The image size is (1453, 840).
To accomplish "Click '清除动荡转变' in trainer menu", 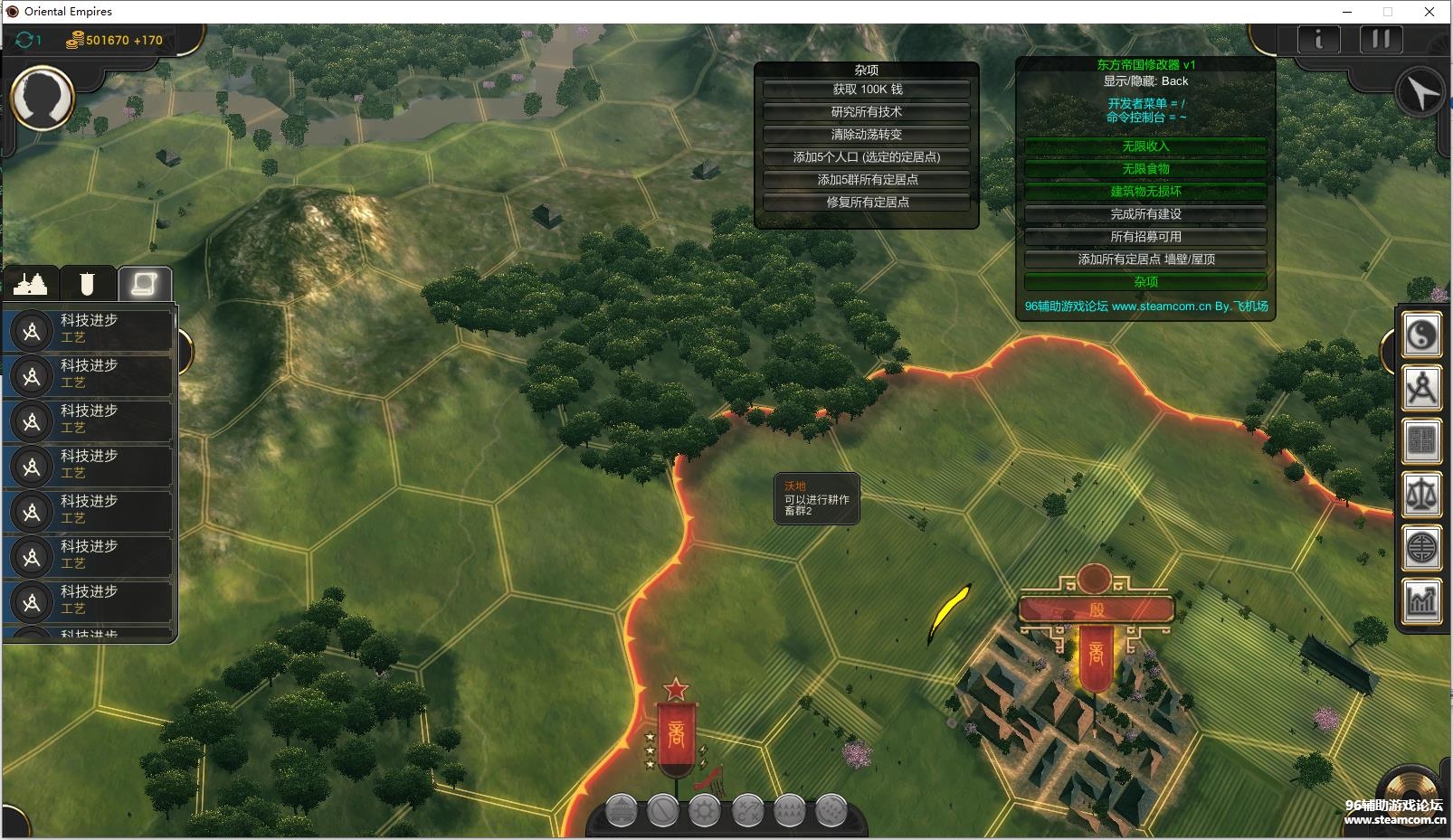I will [x=867, y=135].
